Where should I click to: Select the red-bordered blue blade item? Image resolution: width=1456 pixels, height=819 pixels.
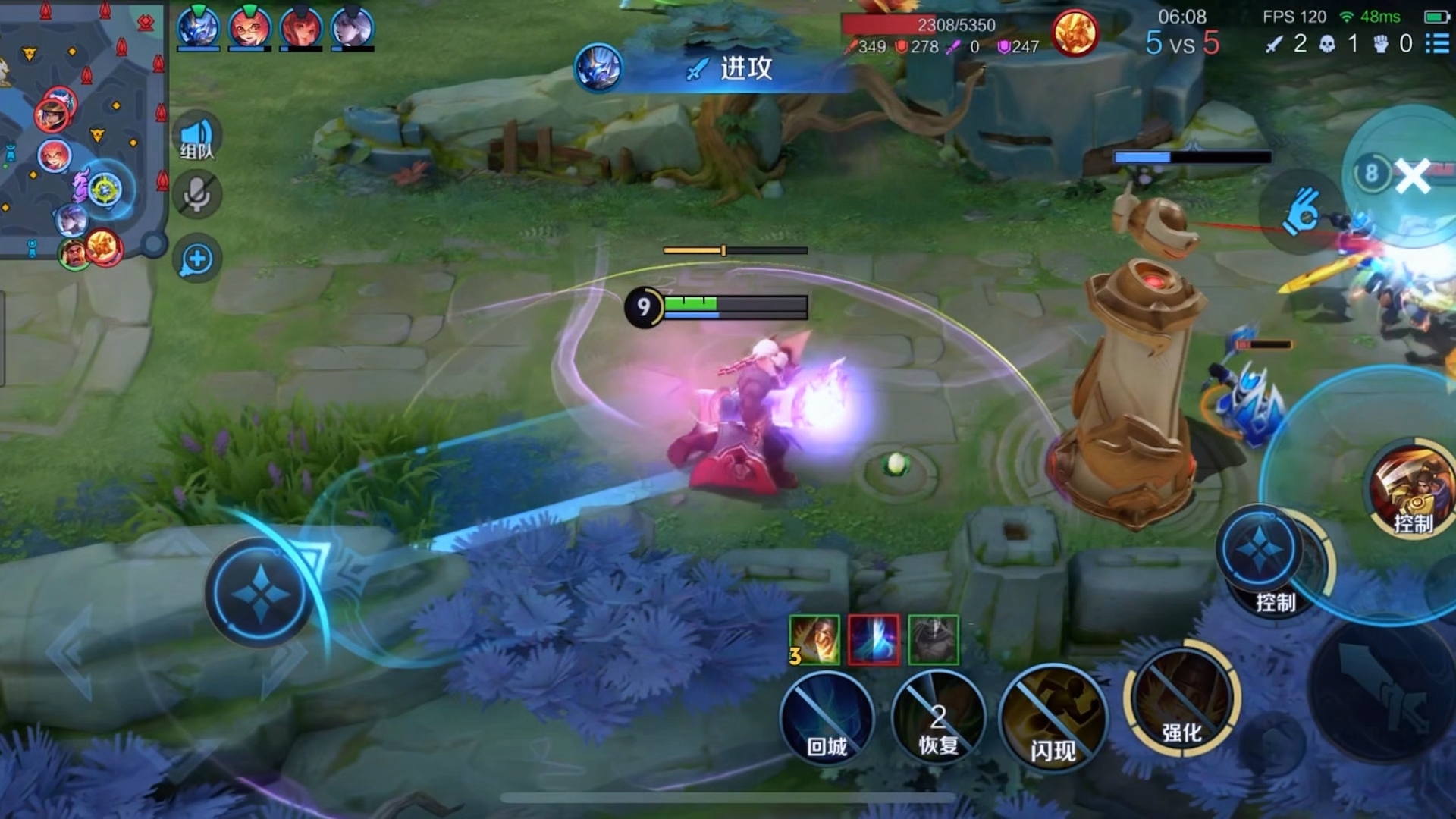(x=874, y=640)
